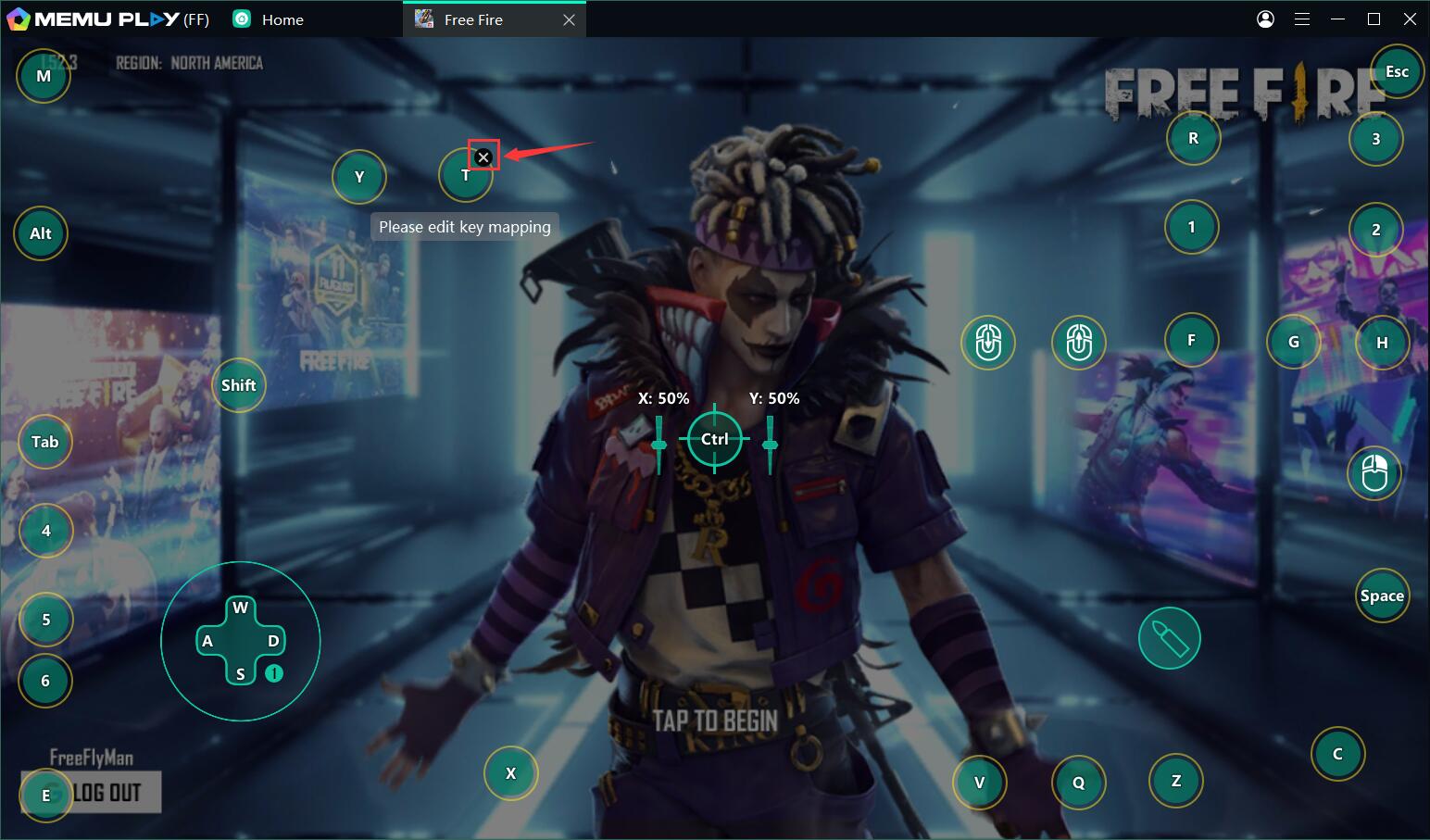The image size is (1430, 840).
Task: Remove the T key mapping with its X
Action: (483, 157)
